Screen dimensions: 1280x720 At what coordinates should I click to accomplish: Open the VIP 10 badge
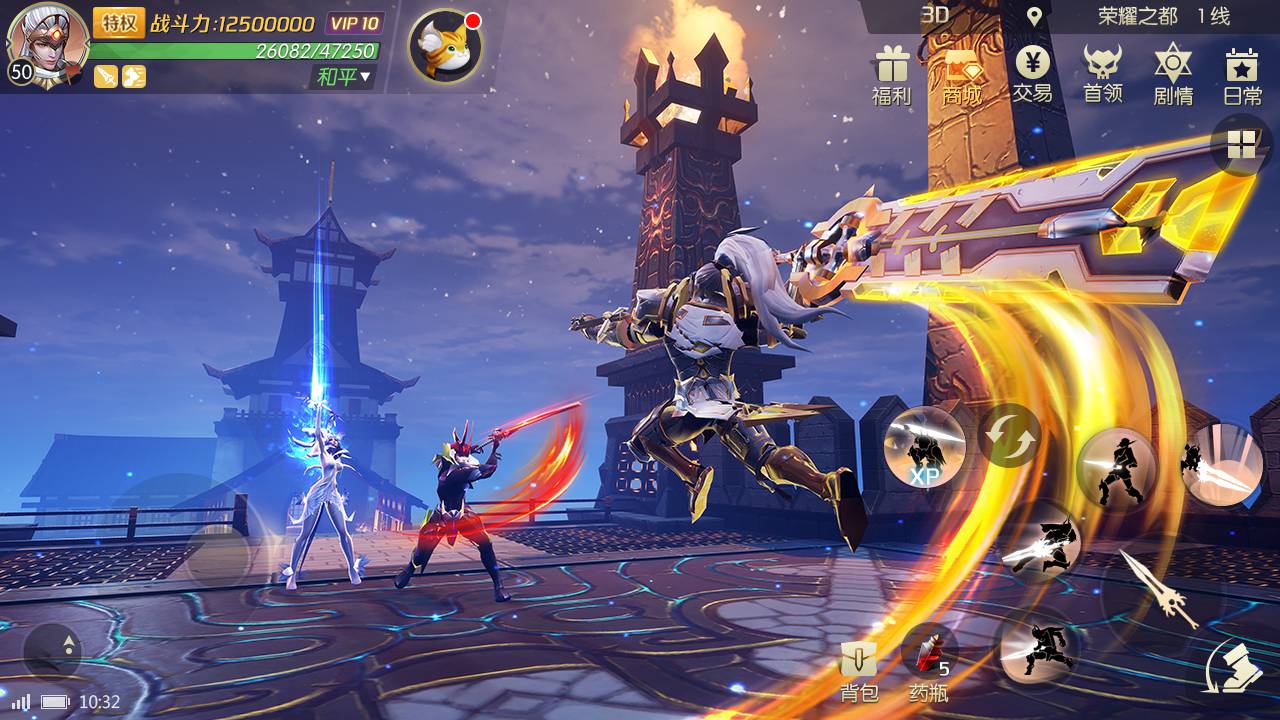click(x=354, y=23)
